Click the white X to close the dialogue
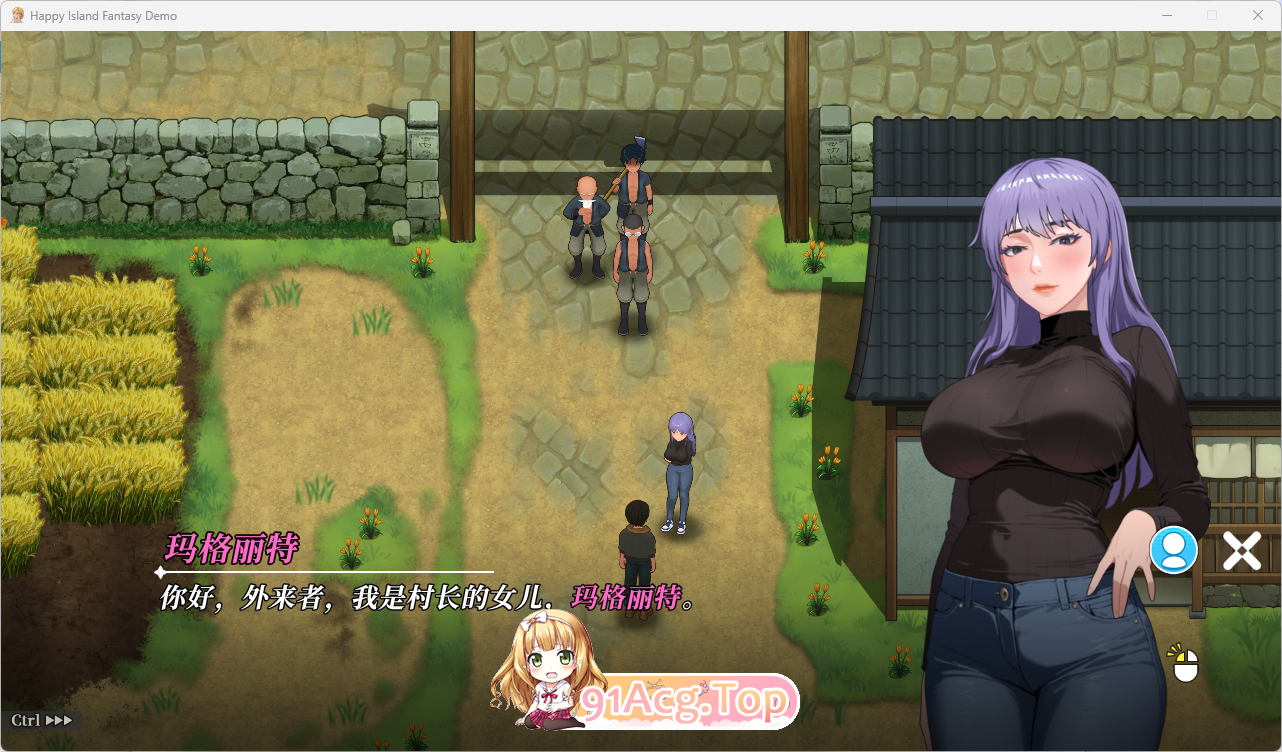Viewport: 1282px width, 752px height. (x=1242, y=549)
